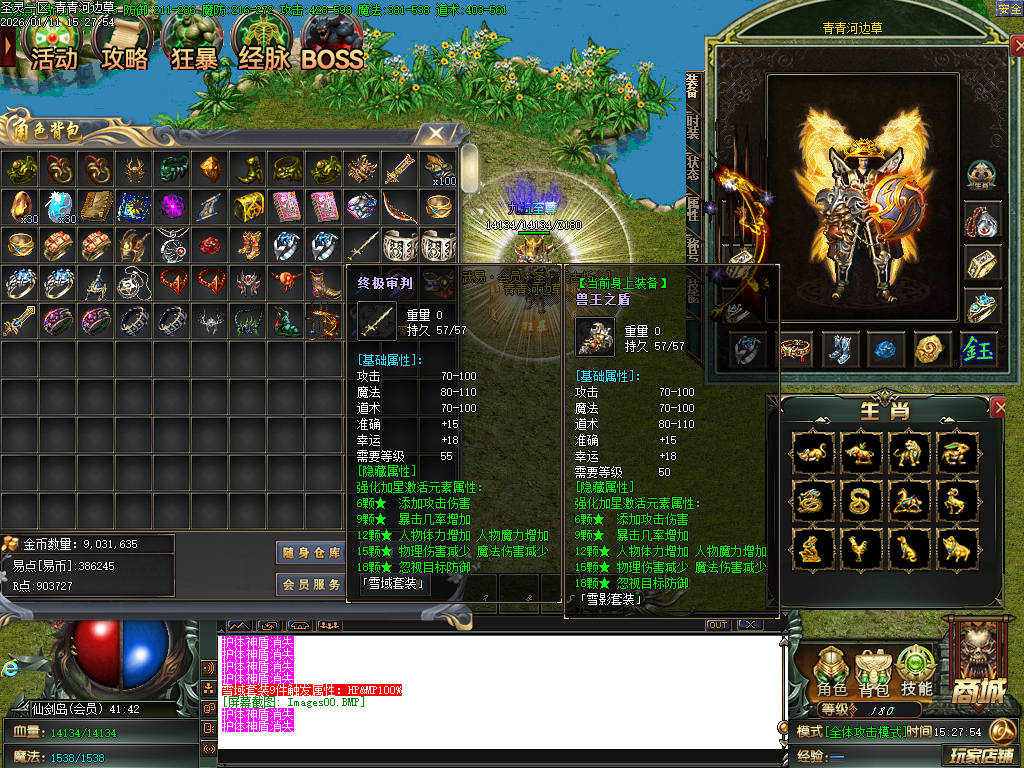The image size is (1024, 768).
Task: Click the 会员服务 member service button
Action: tap(310, 584)
